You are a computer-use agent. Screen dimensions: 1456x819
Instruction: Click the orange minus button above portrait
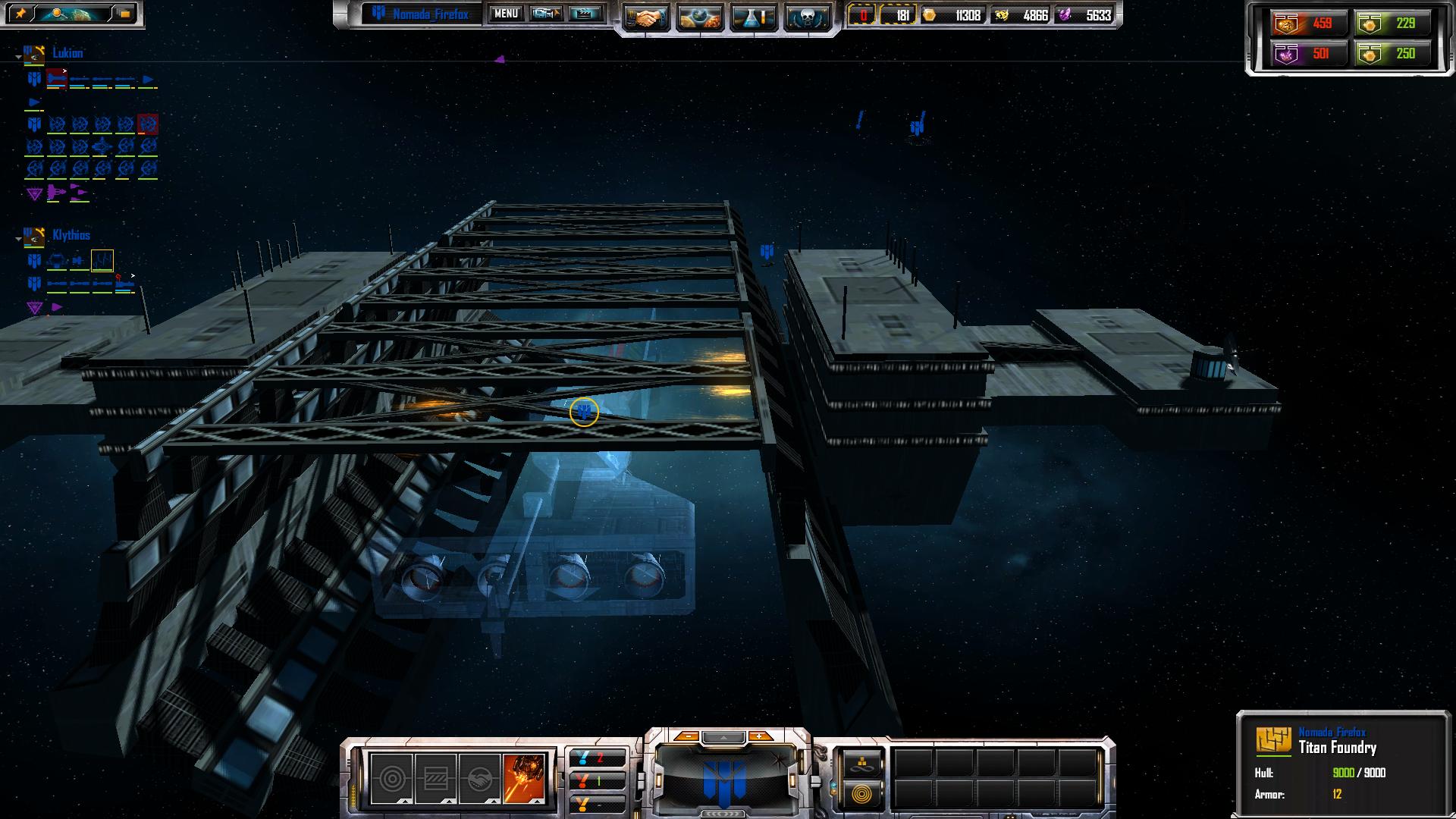[686, 736]
